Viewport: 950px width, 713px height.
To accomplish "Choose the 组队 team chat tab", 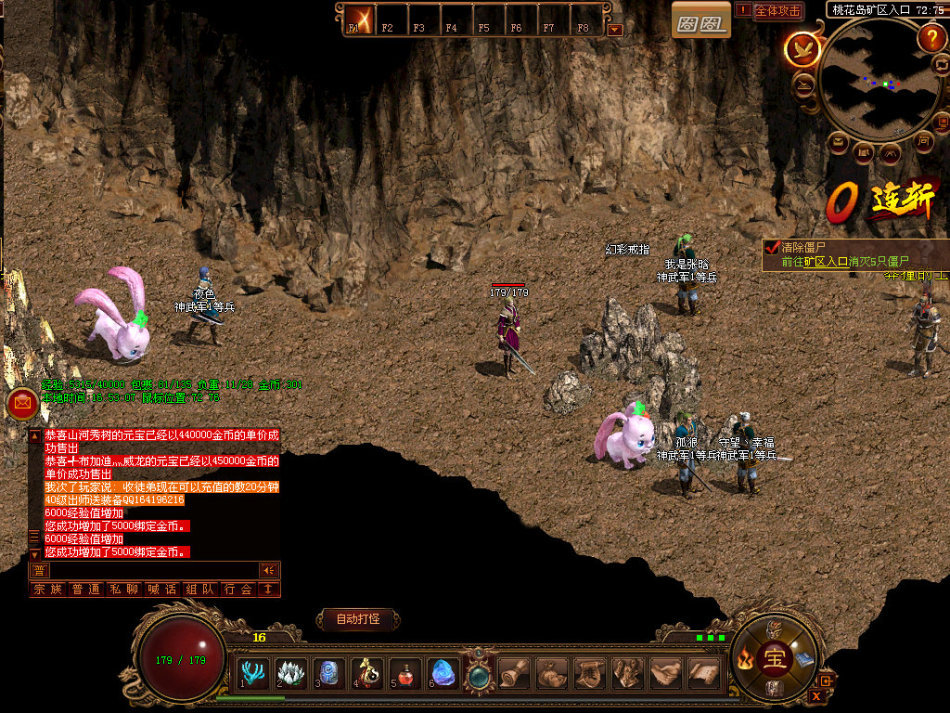I will click(x=200, y=589).
